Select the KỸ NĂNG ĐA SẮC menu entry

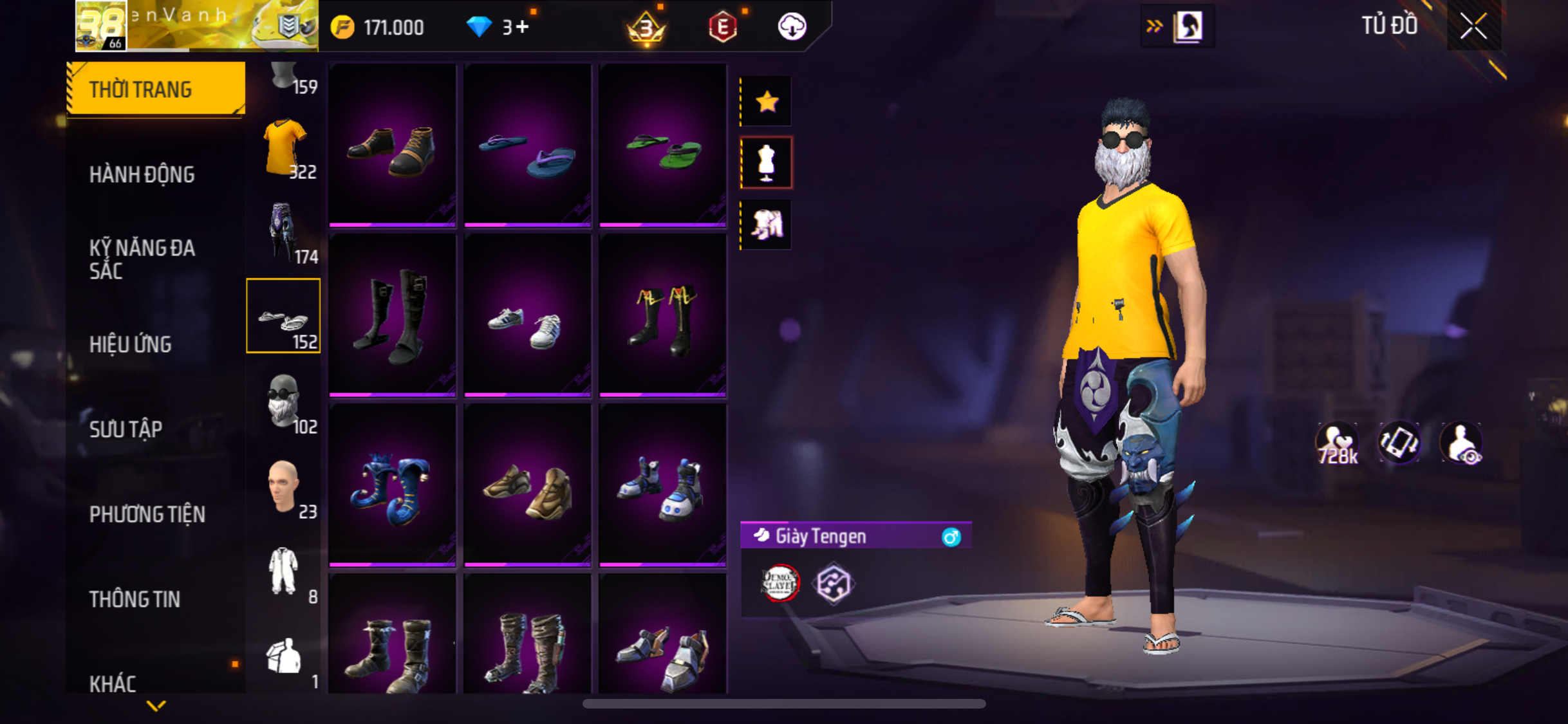pos(142,259)
